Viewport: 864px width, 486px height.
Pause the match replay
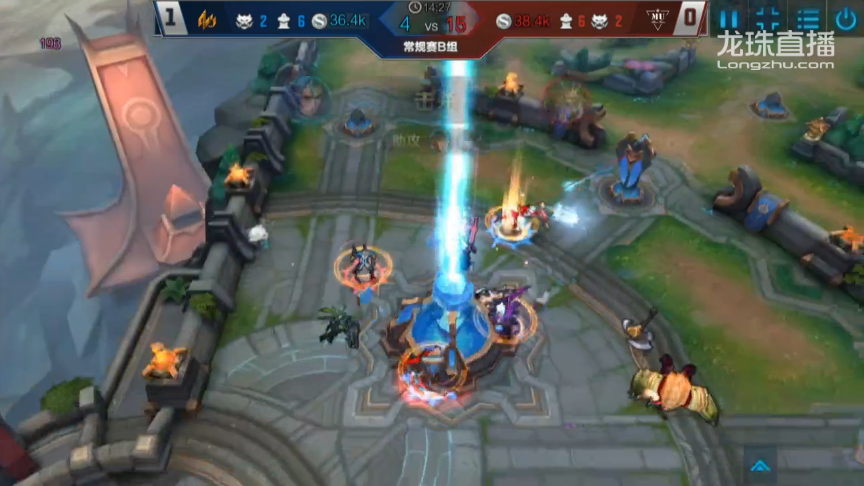[x=730, y=18]
